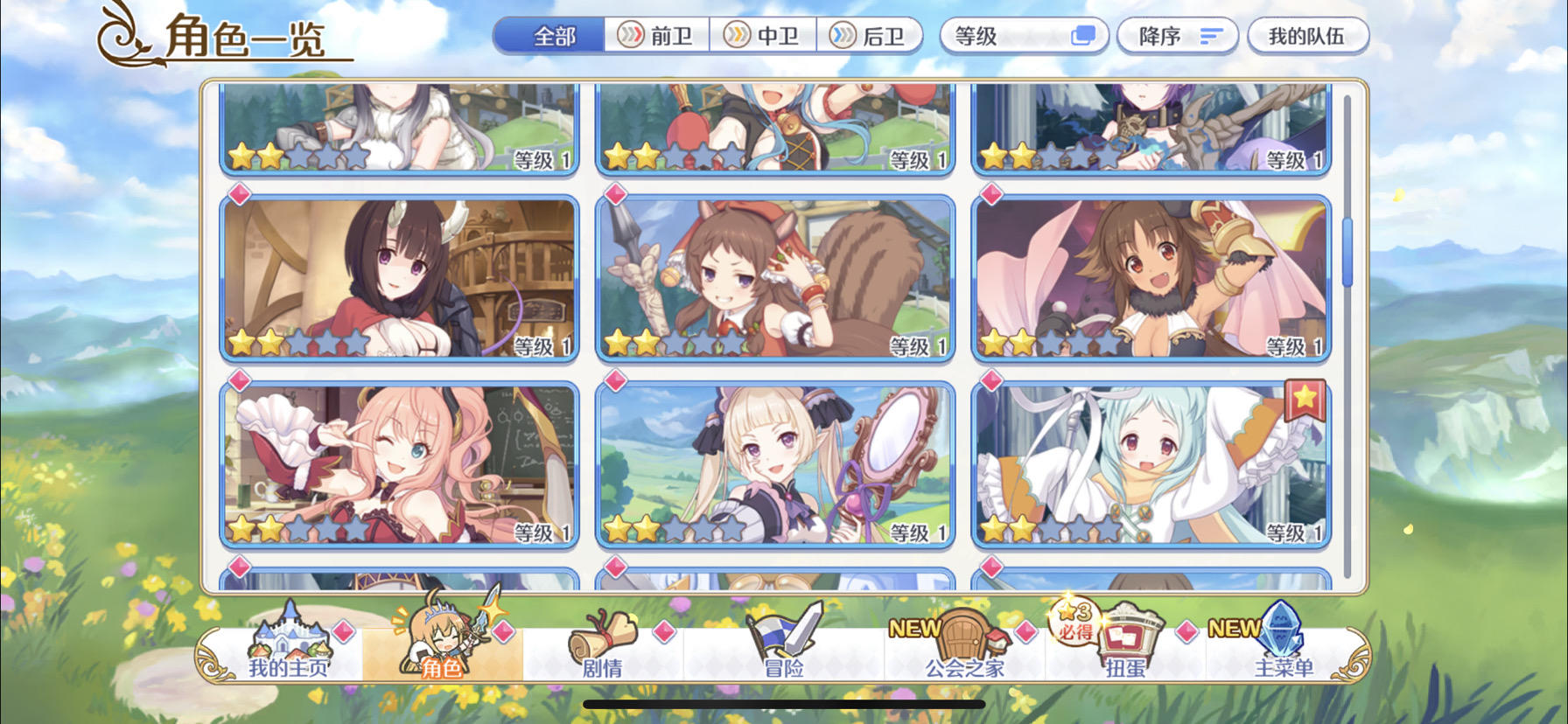The height and width of the screenshot is (724, 1568).
Task: Toggle the 降序 descending sort order
Action: (1177, 36)
